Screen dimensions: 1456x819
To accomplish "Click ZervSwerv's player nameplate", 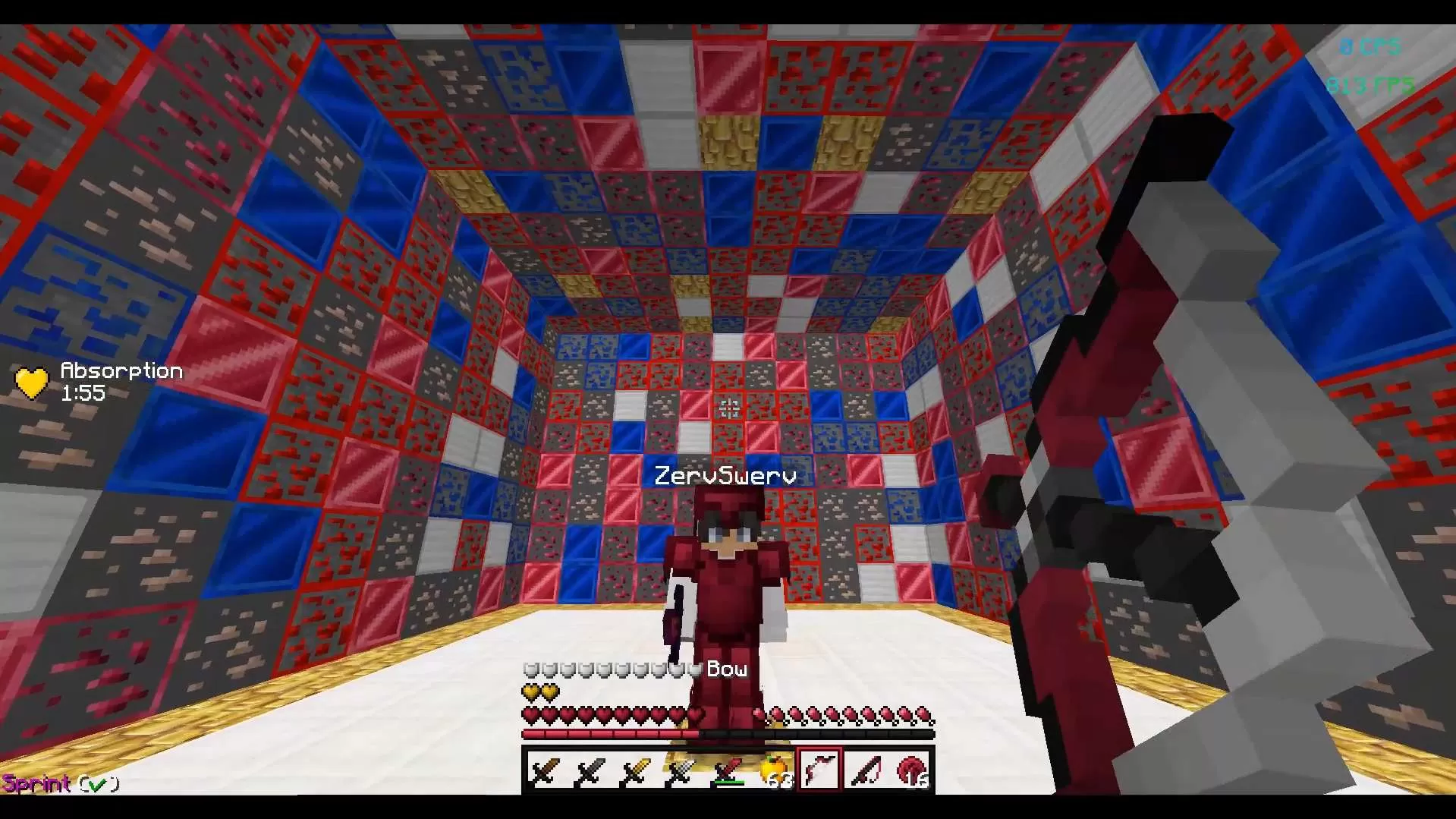I will coord(725,475).
